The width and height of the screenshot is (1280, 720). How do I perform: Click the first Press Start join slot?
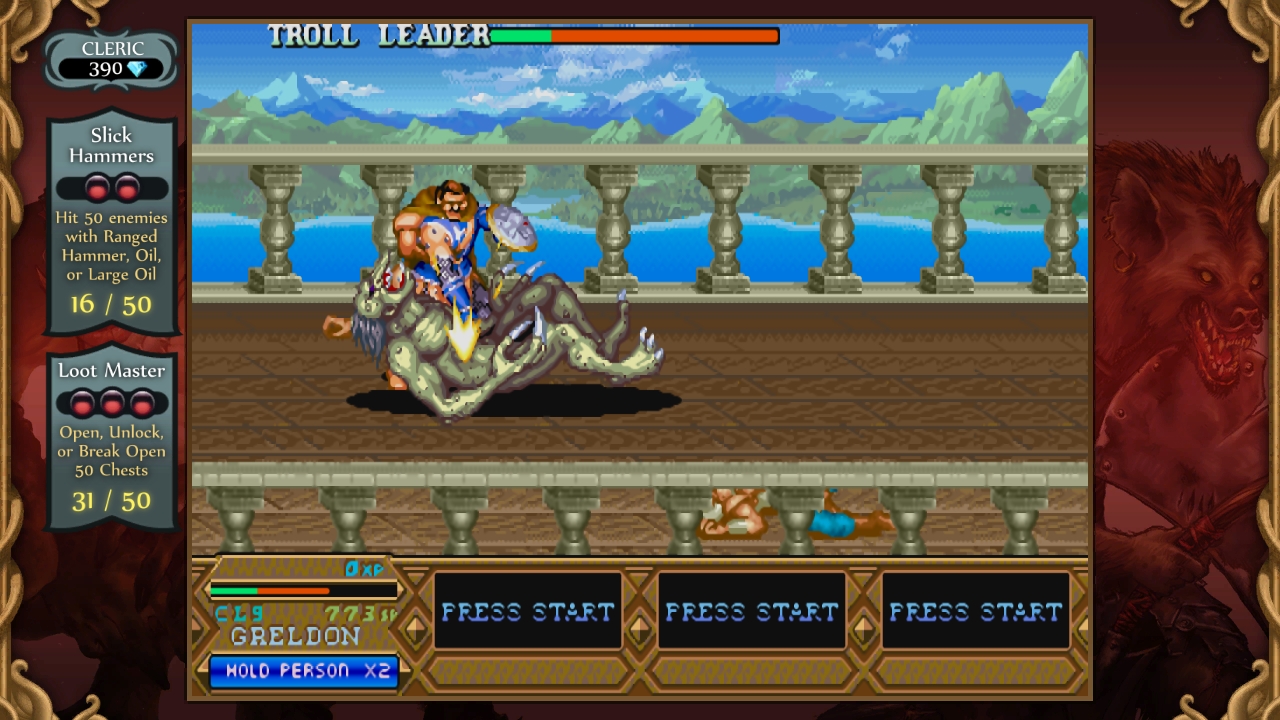(x=528, y=611)
